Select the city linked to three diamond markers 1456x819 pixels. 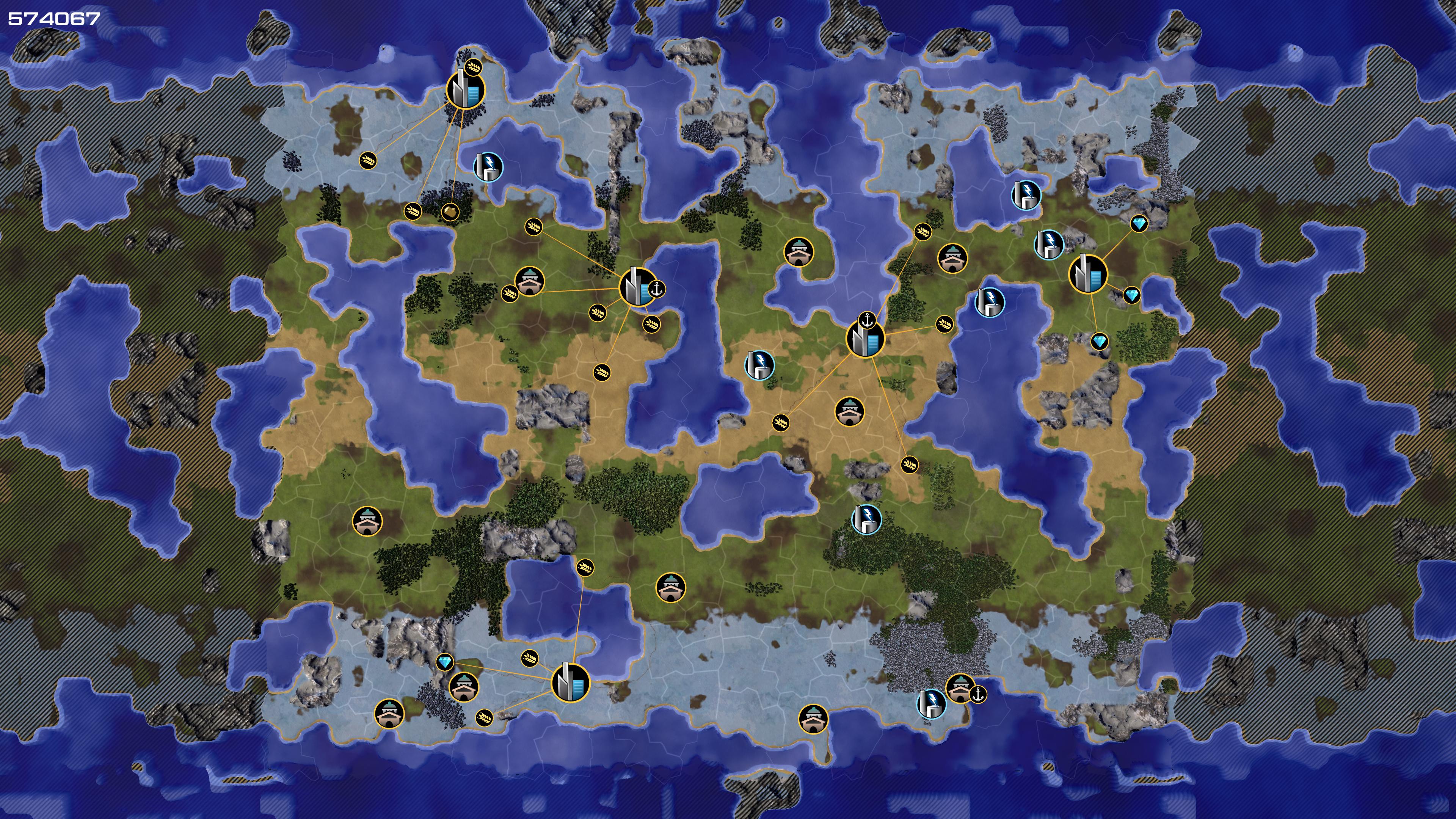1088,274
